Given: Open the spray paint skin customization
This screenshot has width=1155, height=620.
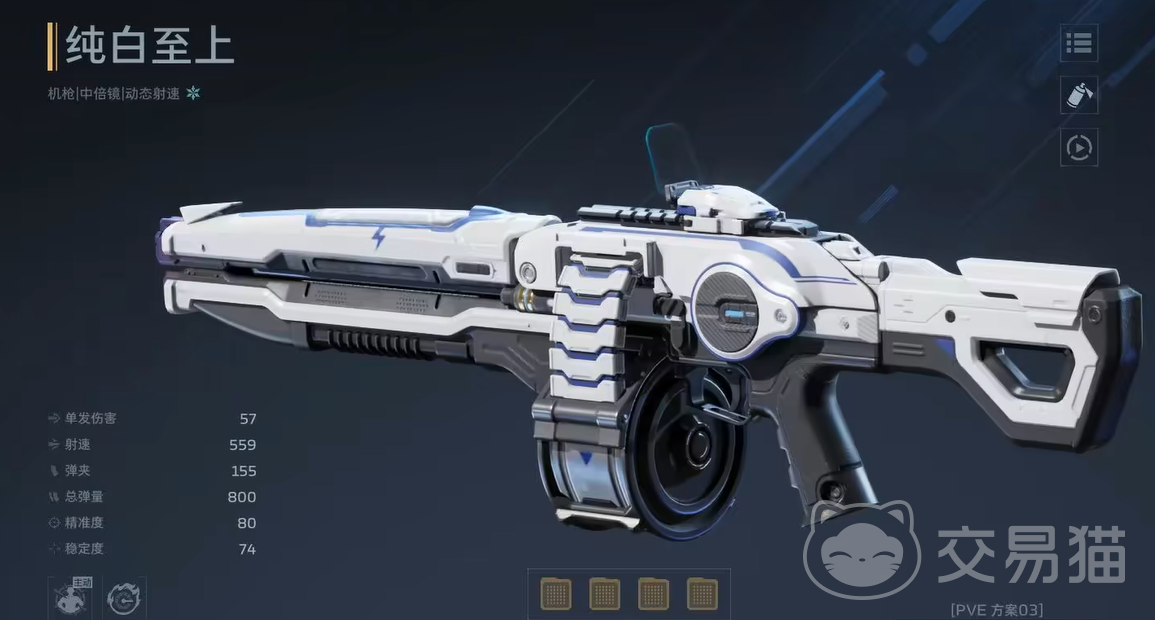Looking at the screenshot, I should pos(1079,95).
